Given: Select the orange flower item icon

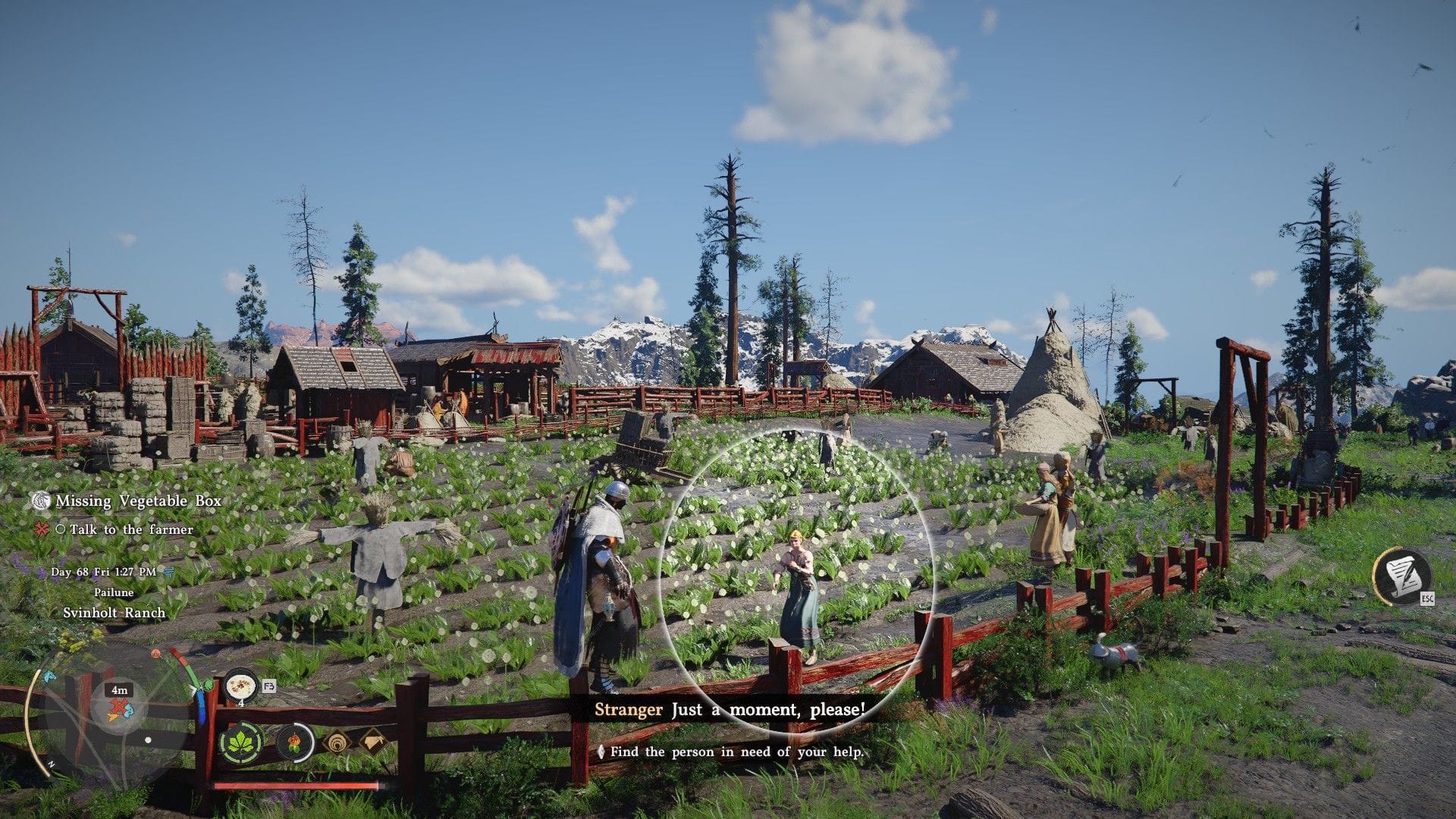Looking at the screenshot, I should (293, 742).
